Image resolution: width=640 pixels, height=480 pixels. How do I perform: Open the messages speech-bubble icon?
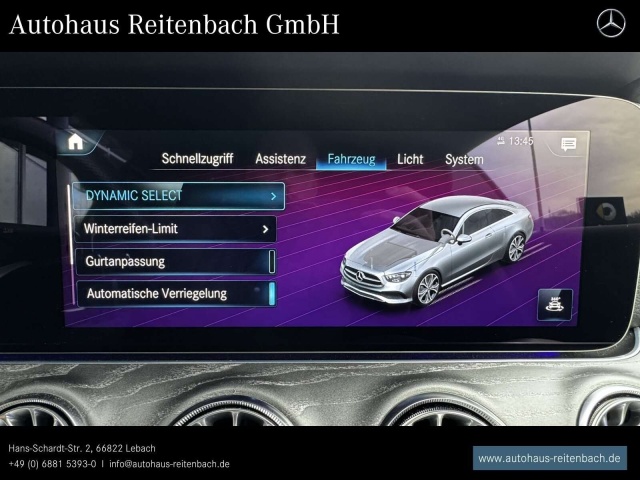click(x=568, y=144)
